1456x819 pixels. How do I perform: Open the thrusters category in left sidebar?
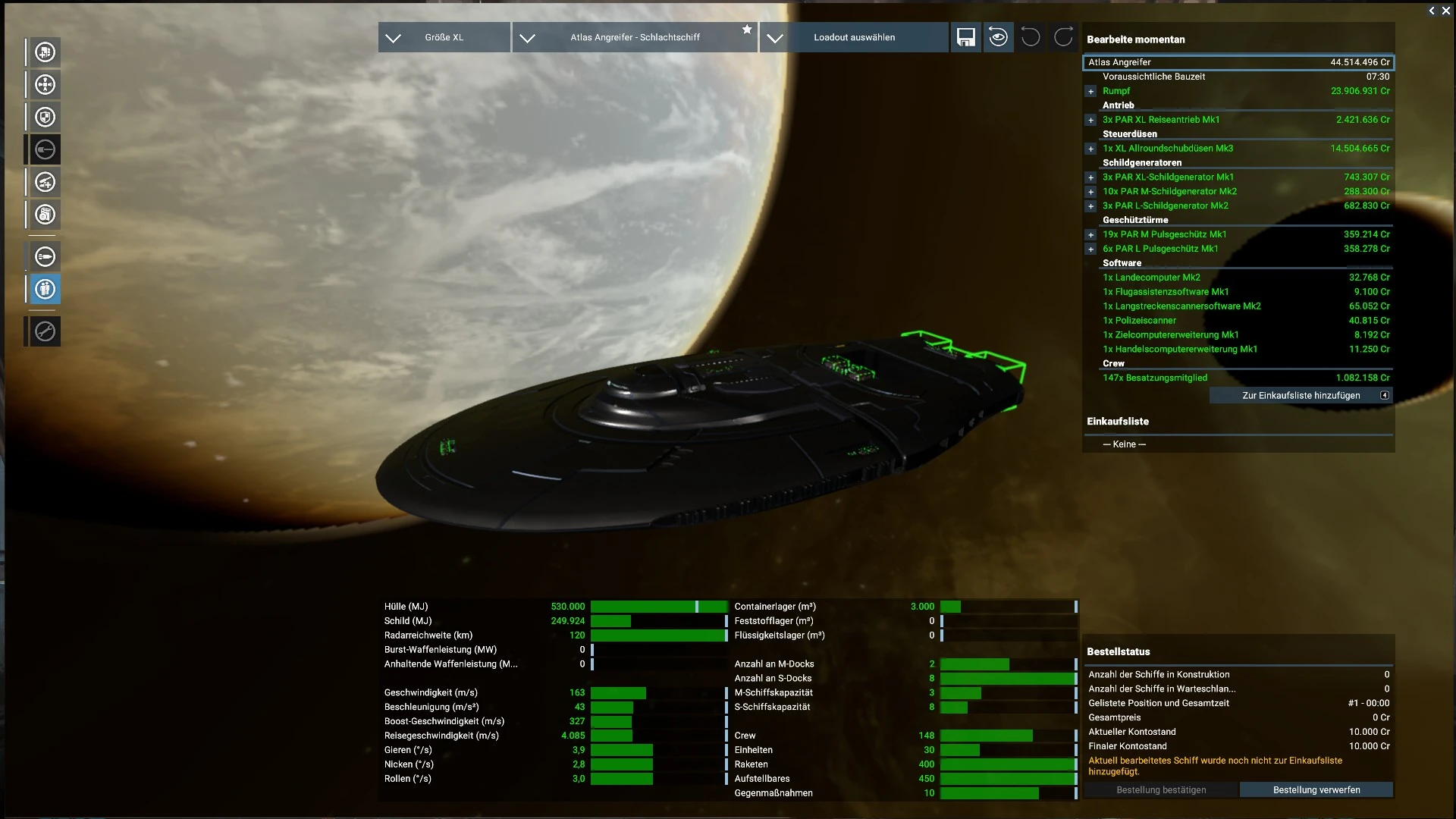[x=45, y=85]
